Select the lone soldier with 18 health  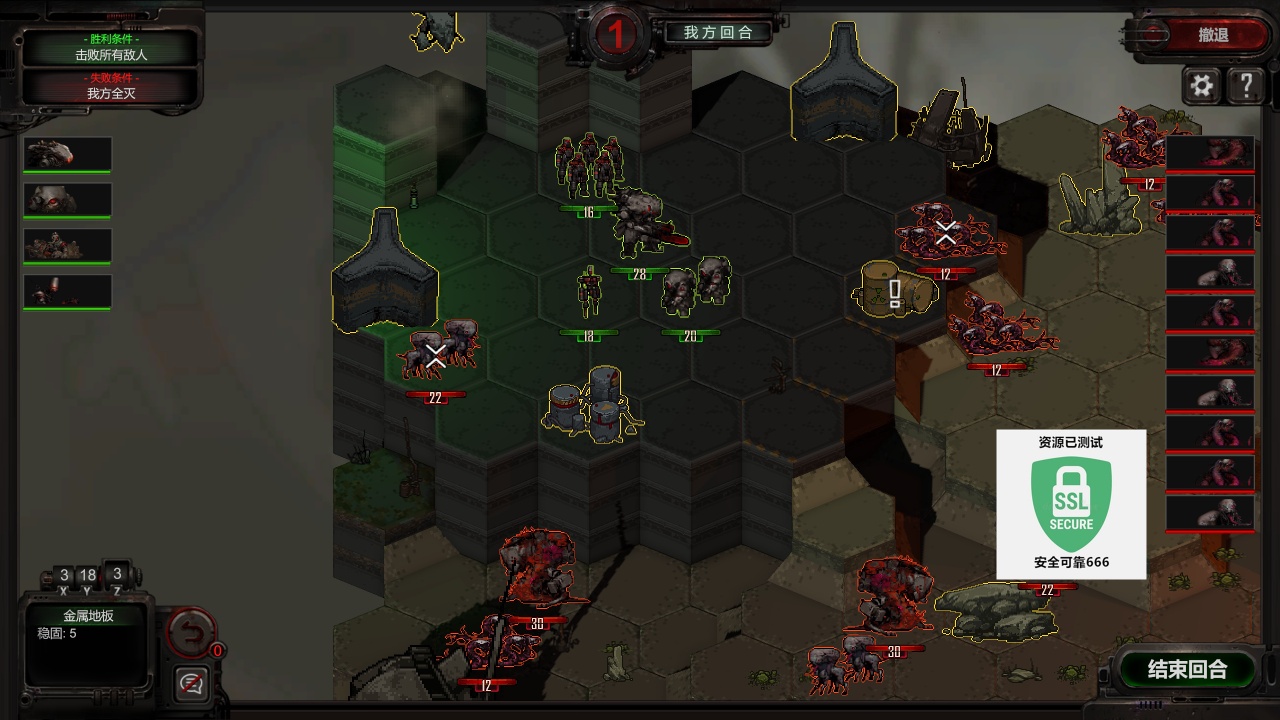(x=589, y=293)
